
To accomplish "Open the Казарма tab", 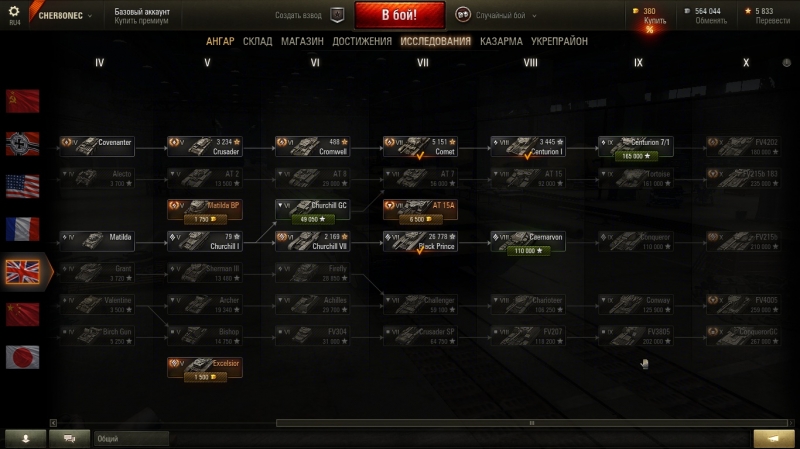I will (x=501, y=42).
